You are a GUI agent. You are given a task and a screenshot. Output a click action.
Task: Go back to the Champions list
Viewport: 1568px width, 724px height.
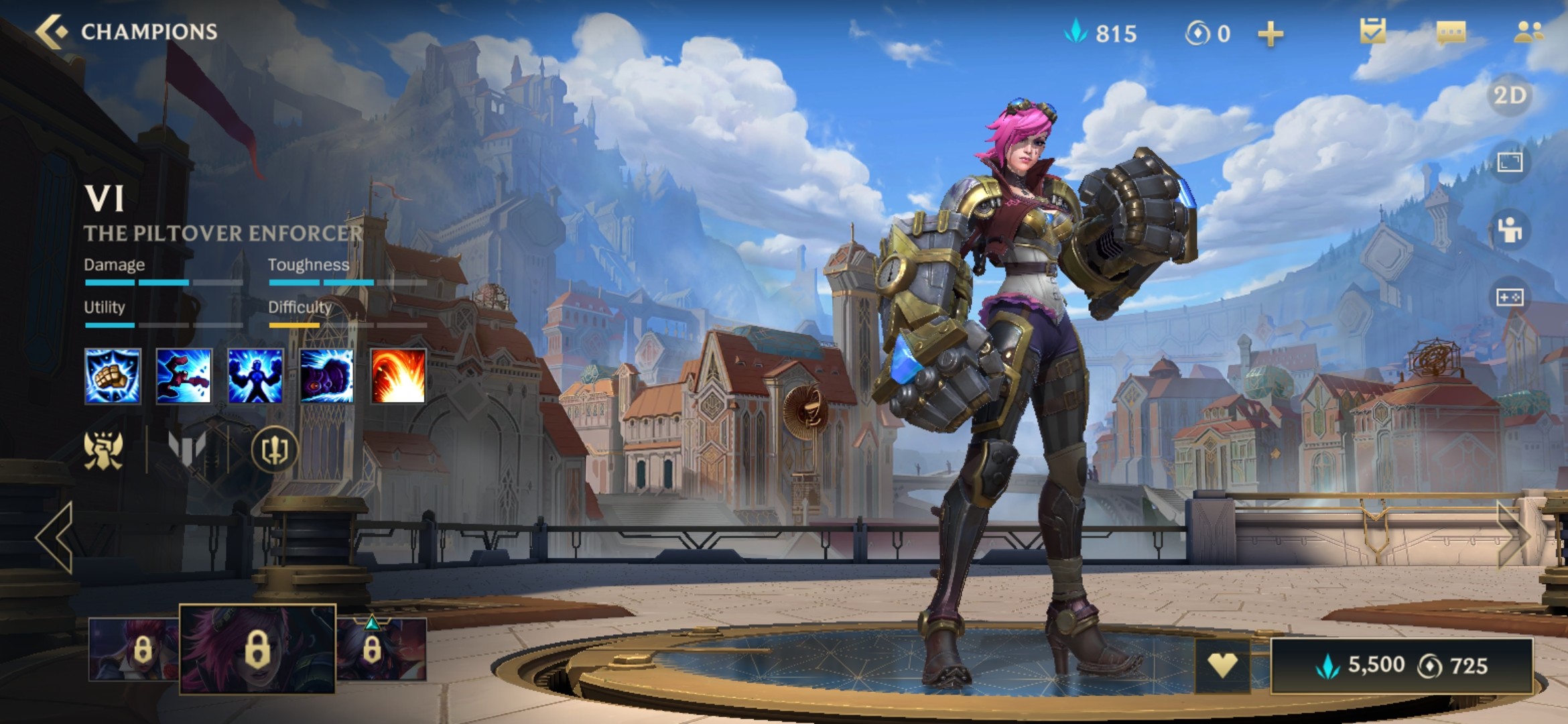coord(54,32)
